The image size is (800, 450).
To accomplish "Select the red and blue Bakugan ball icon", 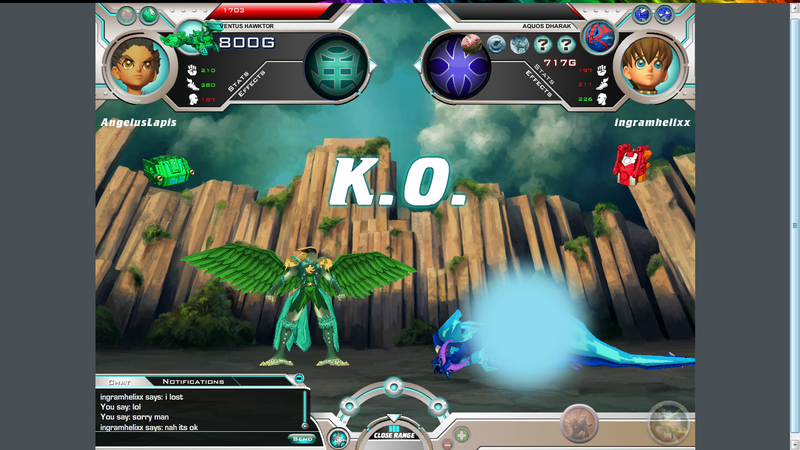I will pos(599,36).
